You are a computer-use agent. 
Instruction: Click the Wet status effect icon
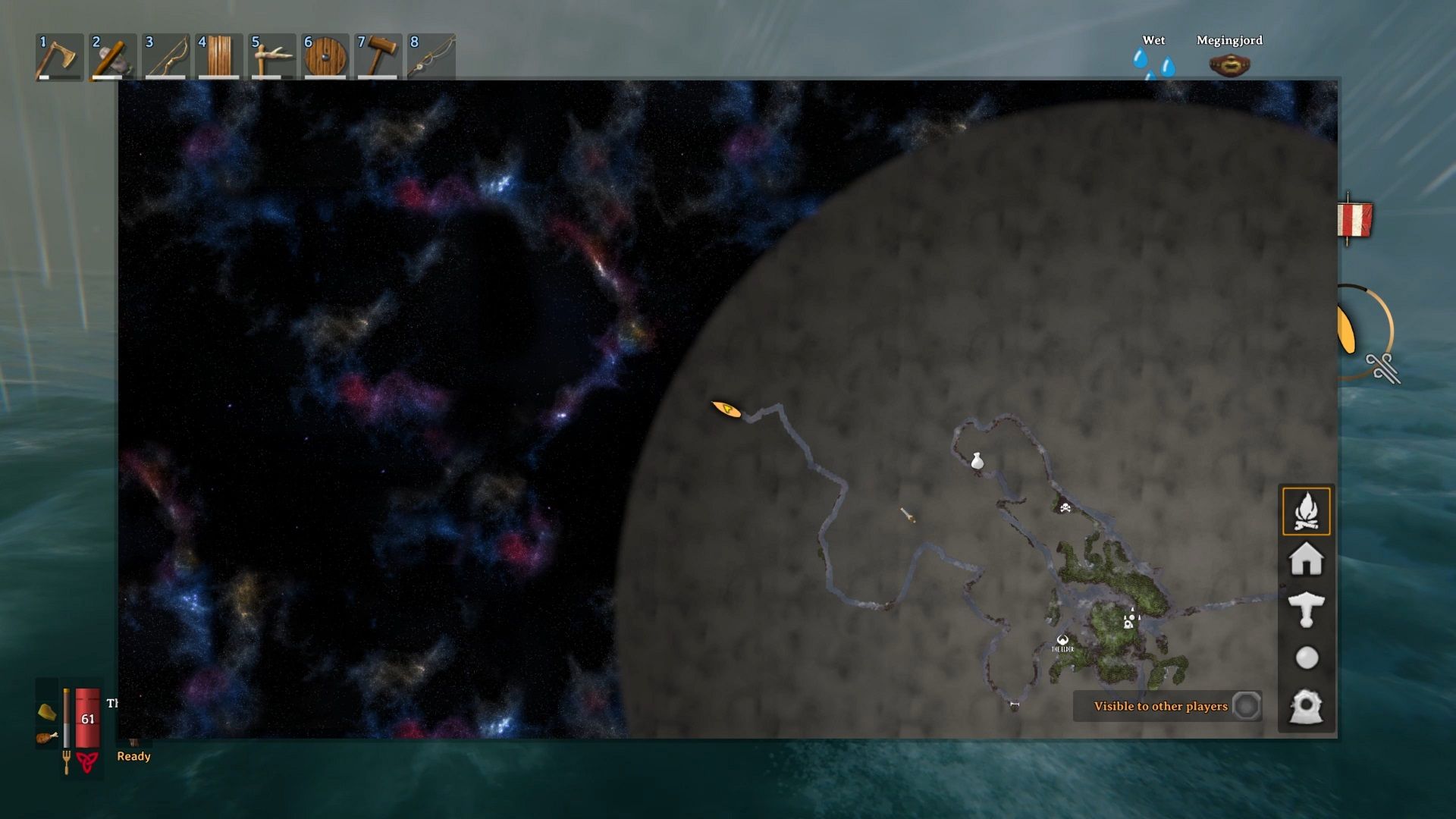point(1153,64)
